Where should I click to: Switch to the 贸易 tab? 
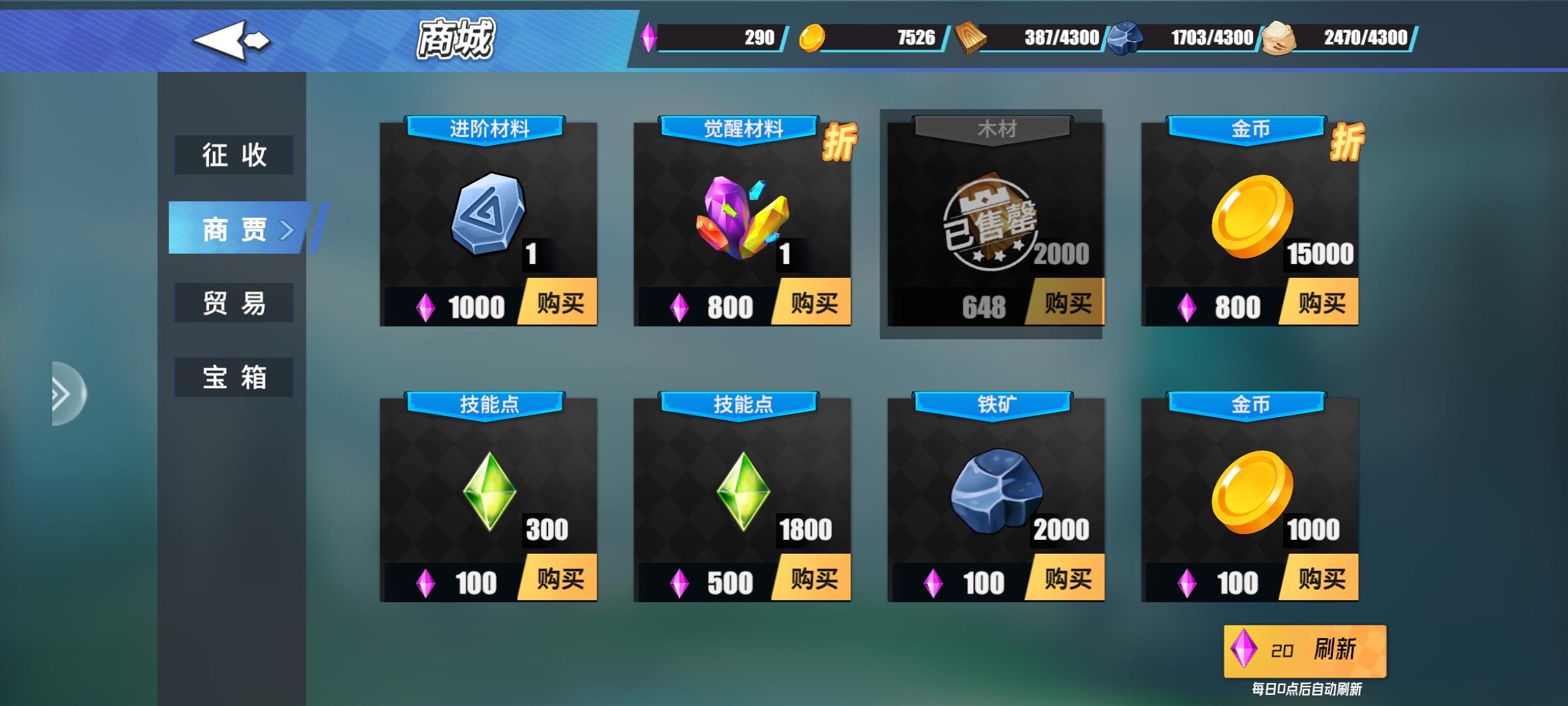coord(234,302)
